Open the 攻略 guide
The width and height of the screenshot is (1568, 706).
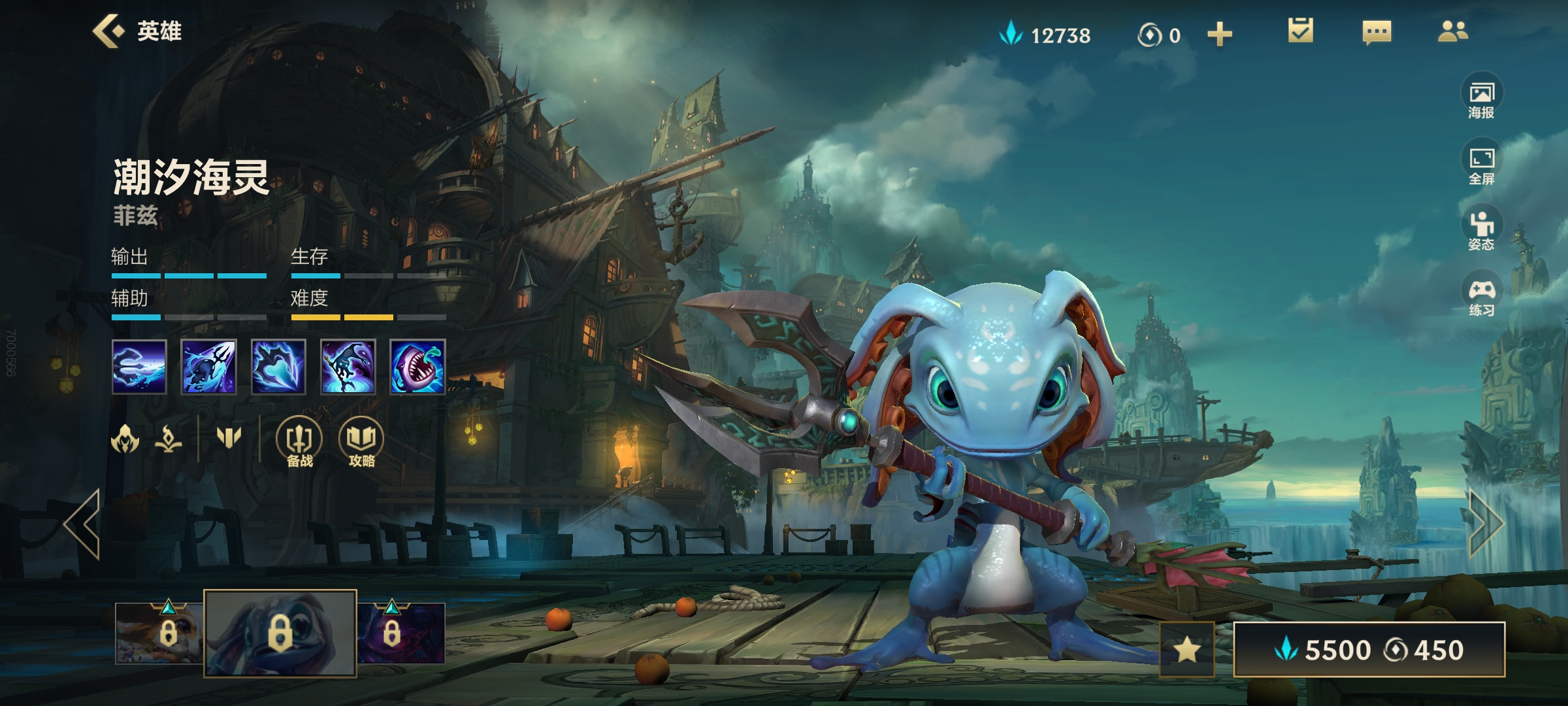[361, 443]
